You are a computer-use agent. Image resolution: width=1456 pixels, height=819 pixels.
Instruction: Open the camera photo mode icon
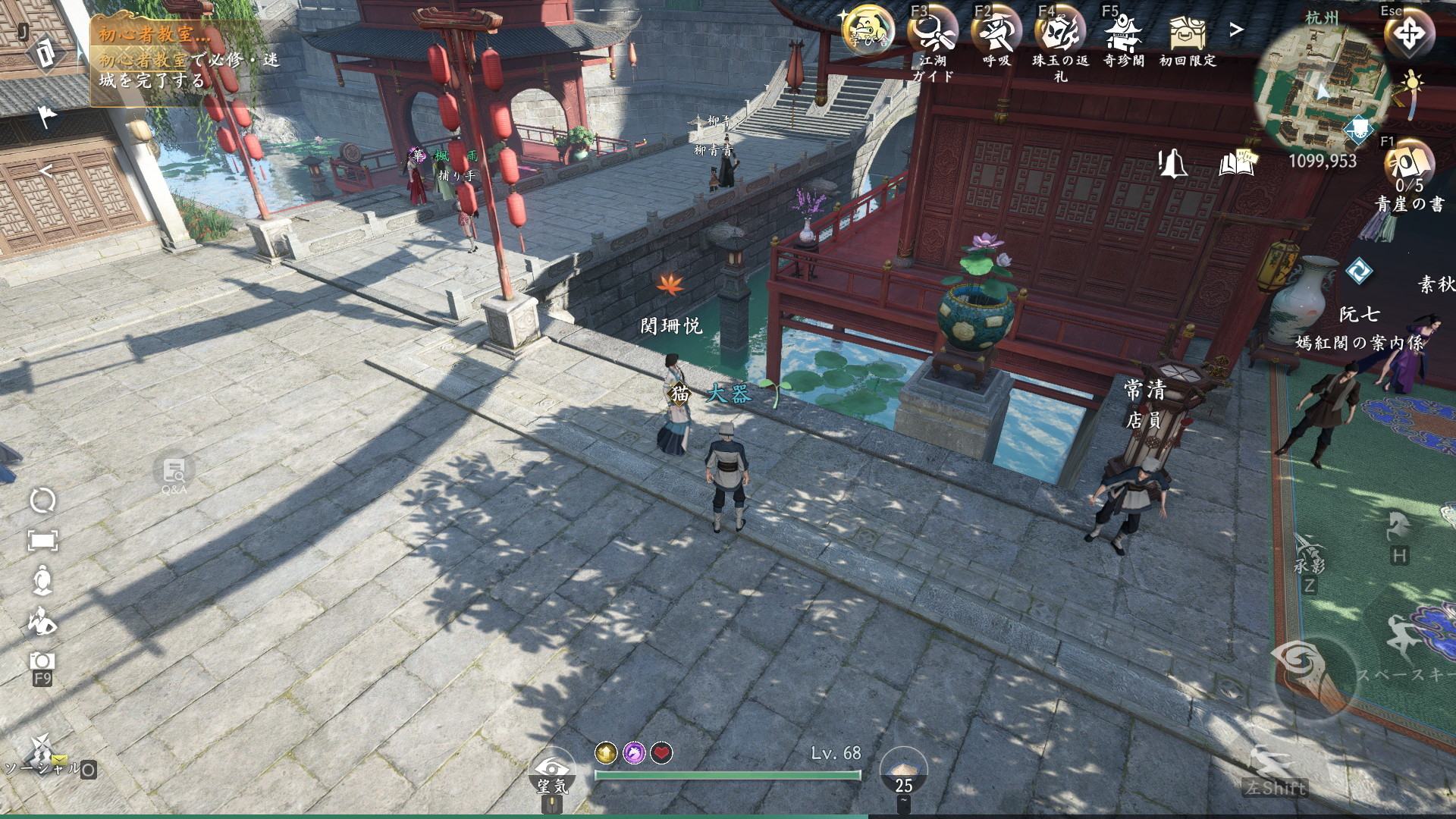(42, 661)
